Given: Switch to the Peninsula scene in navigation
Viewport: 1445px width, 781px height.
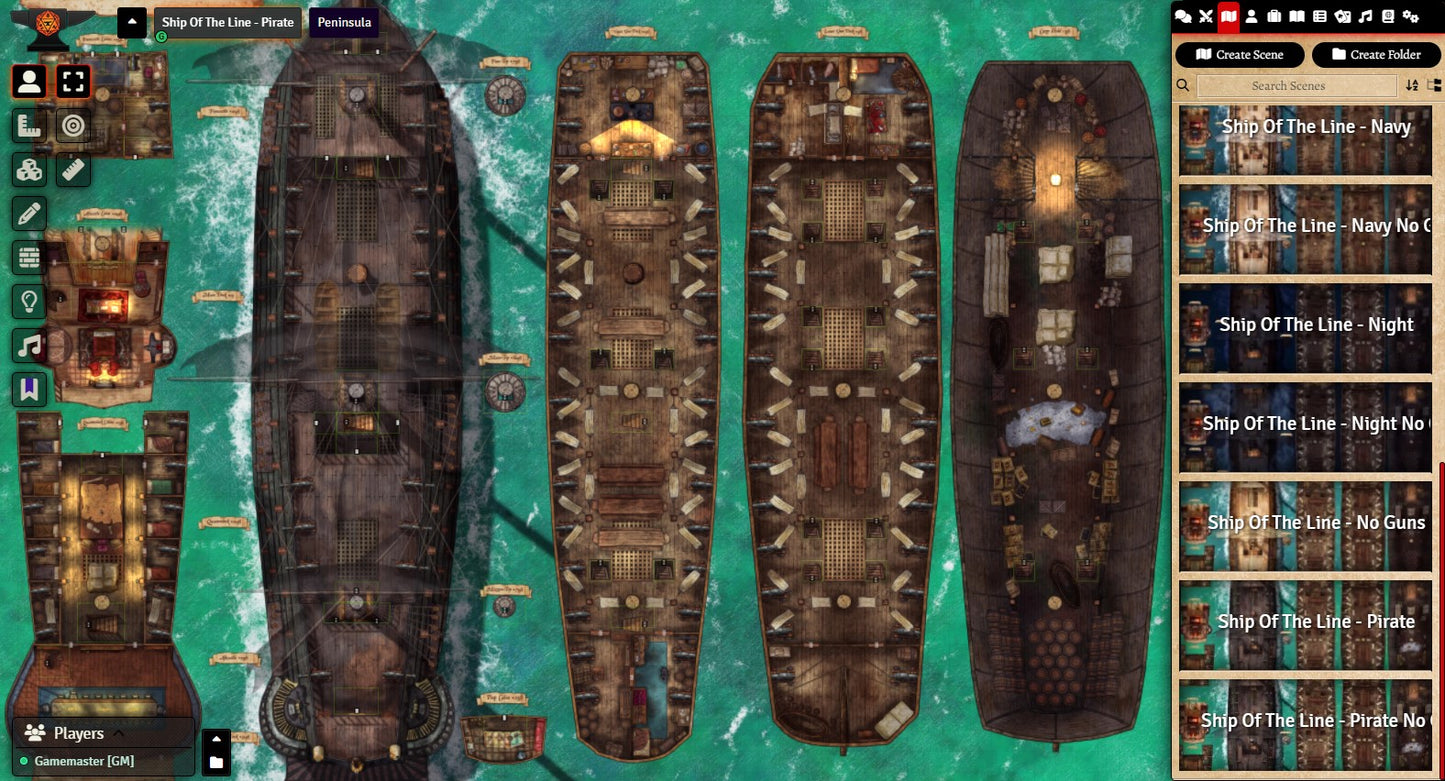Looking at the screenshot, I should [x=344, y=22].
